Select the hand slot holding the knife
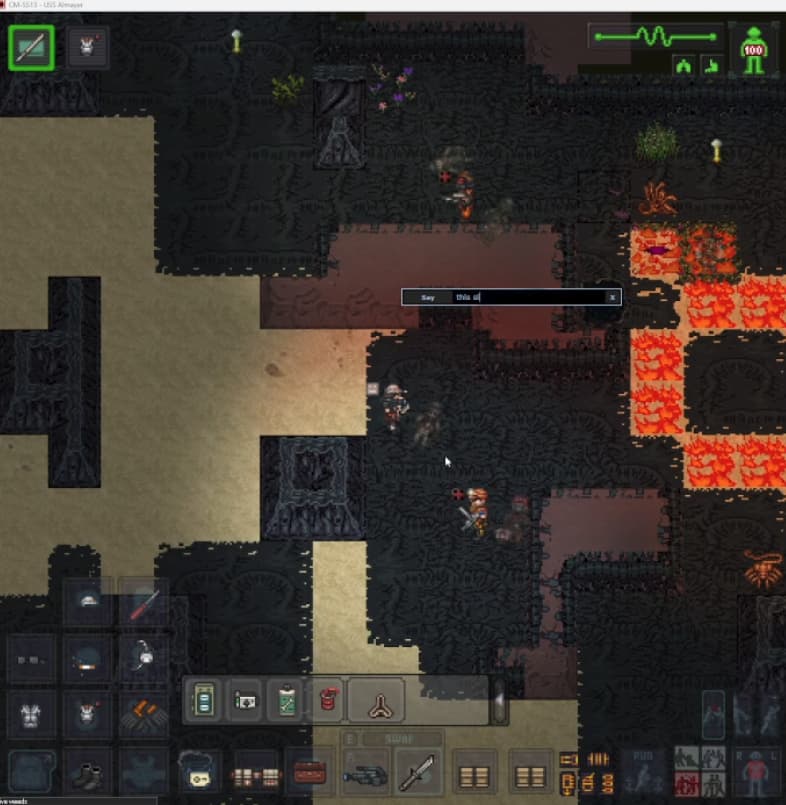Viewport: 786px width, 805px height. pyautogui.click(x=418, y=775)
